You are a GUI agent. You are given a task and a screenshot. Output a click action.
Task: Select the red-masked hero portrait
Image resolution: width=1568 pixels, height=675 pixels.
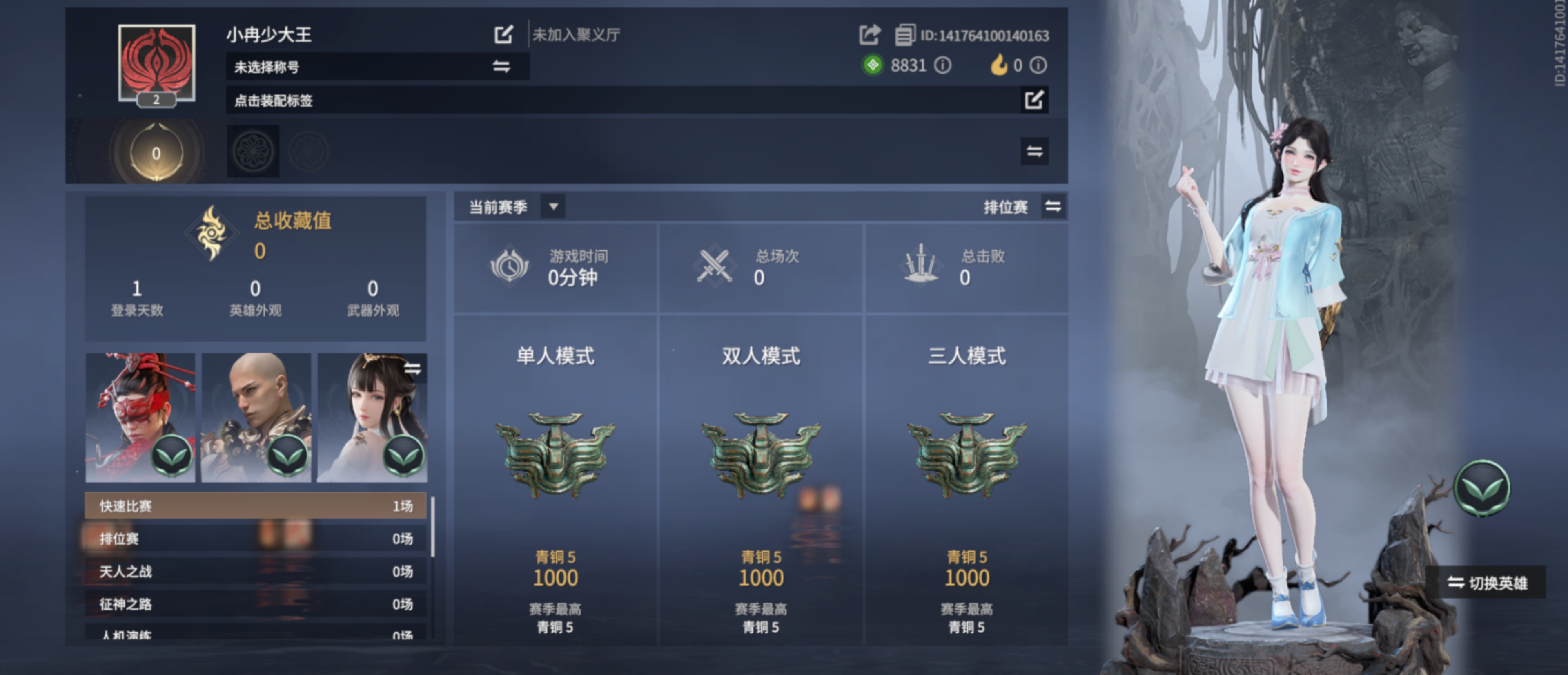pyautogui.click(x=140, y=417)
